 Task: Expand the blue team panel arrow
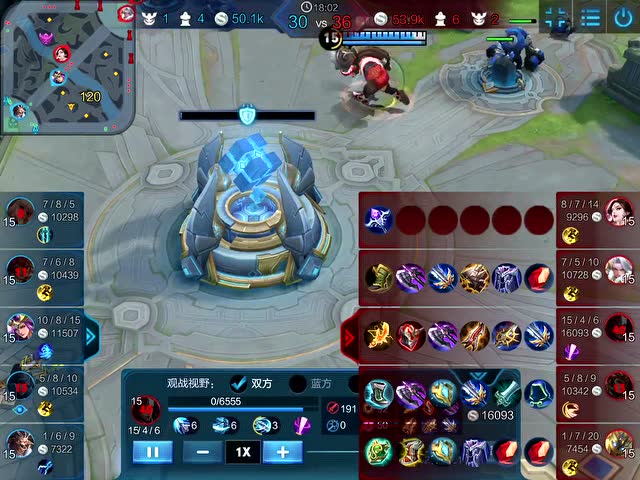(91, 337)
